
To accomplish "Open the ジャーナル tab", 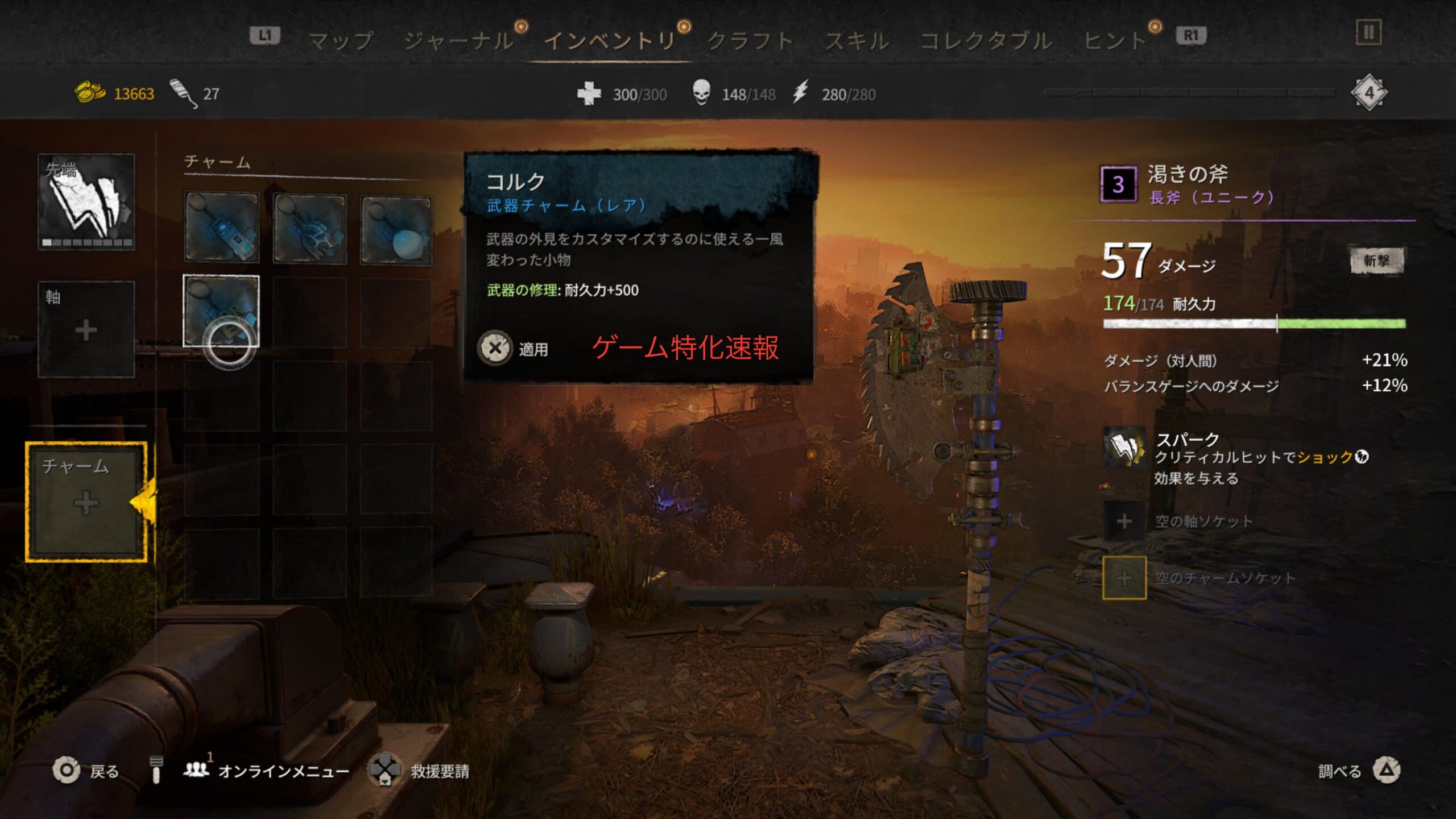I will click(458, 40).
